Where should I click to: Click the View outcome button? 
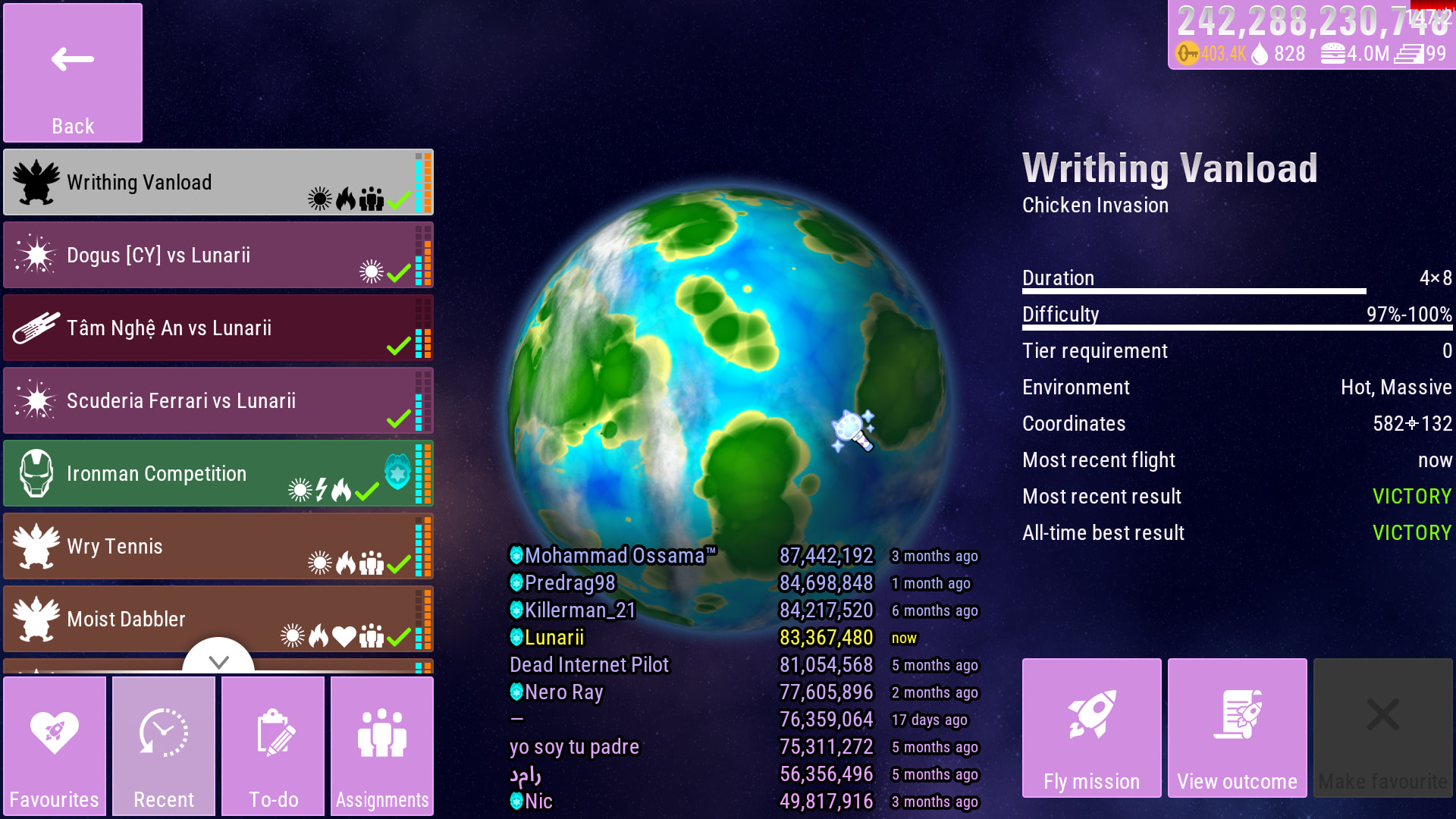(1237, 728)
